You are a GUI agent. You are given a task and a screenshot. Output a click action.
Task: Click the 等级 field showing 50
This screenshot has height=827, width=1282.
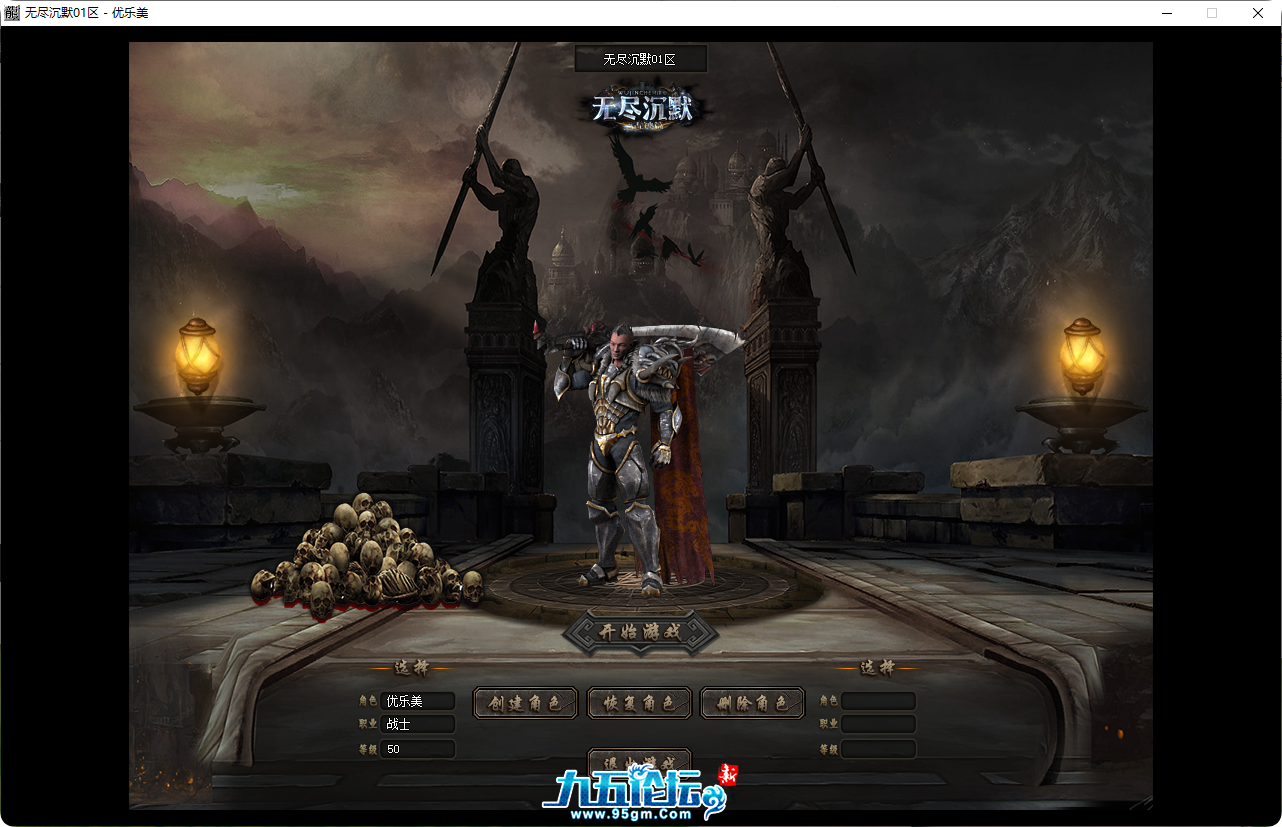[x=419, y=748]
